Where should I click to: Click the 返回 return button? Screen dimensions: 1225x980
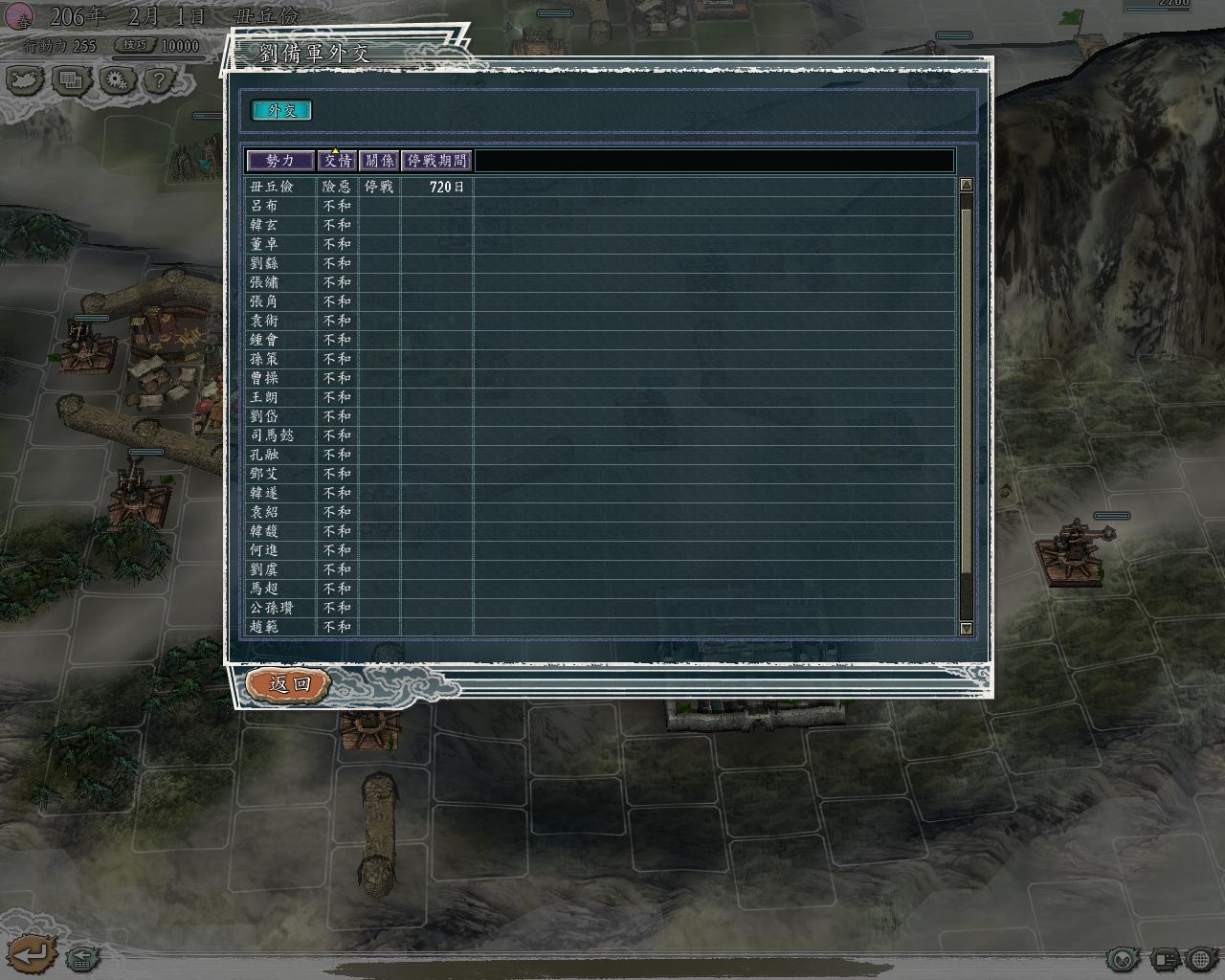[288, 683]
